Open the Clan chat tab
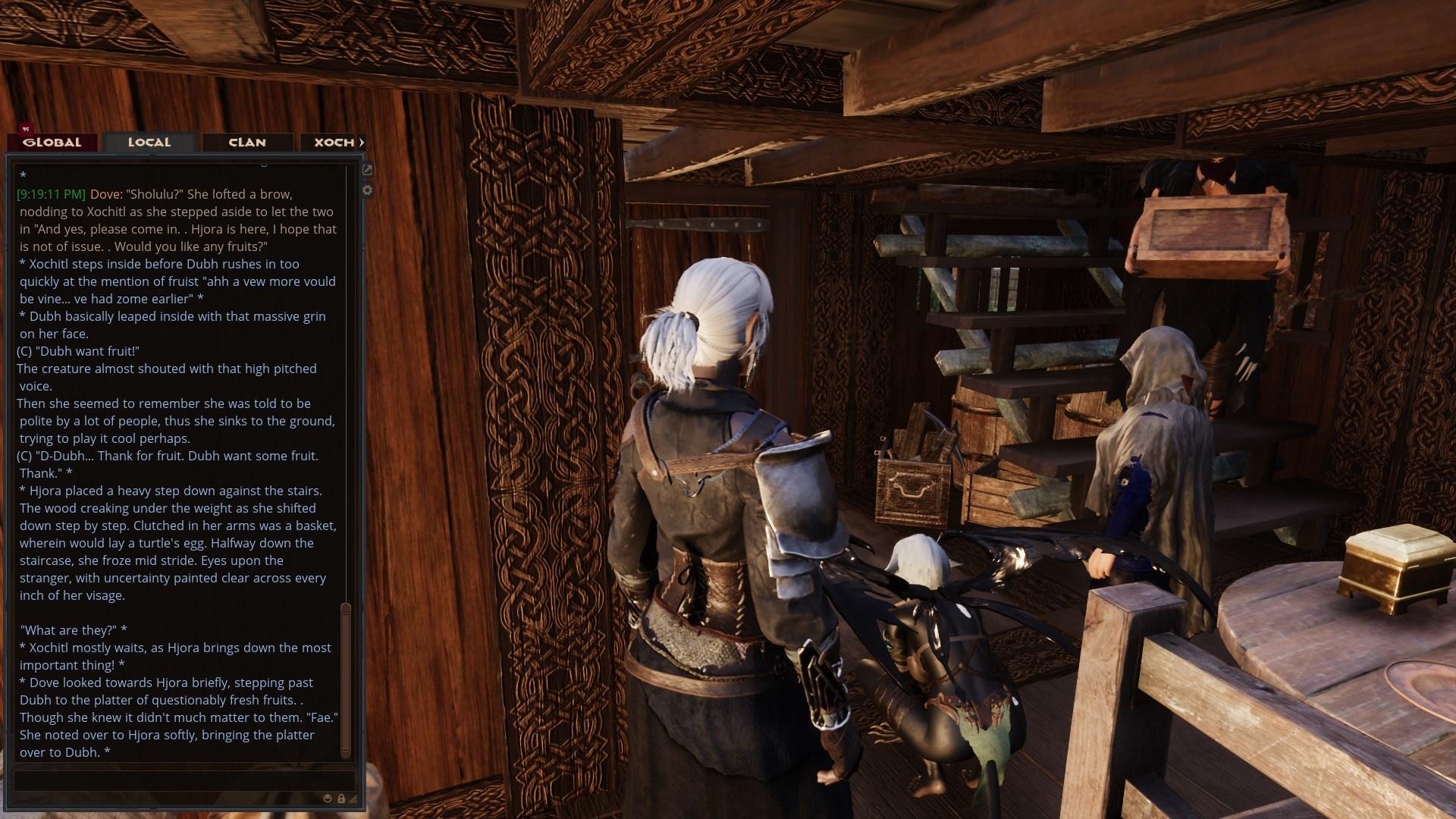This screenshot has width=1456, height=819. coord(247,143)
